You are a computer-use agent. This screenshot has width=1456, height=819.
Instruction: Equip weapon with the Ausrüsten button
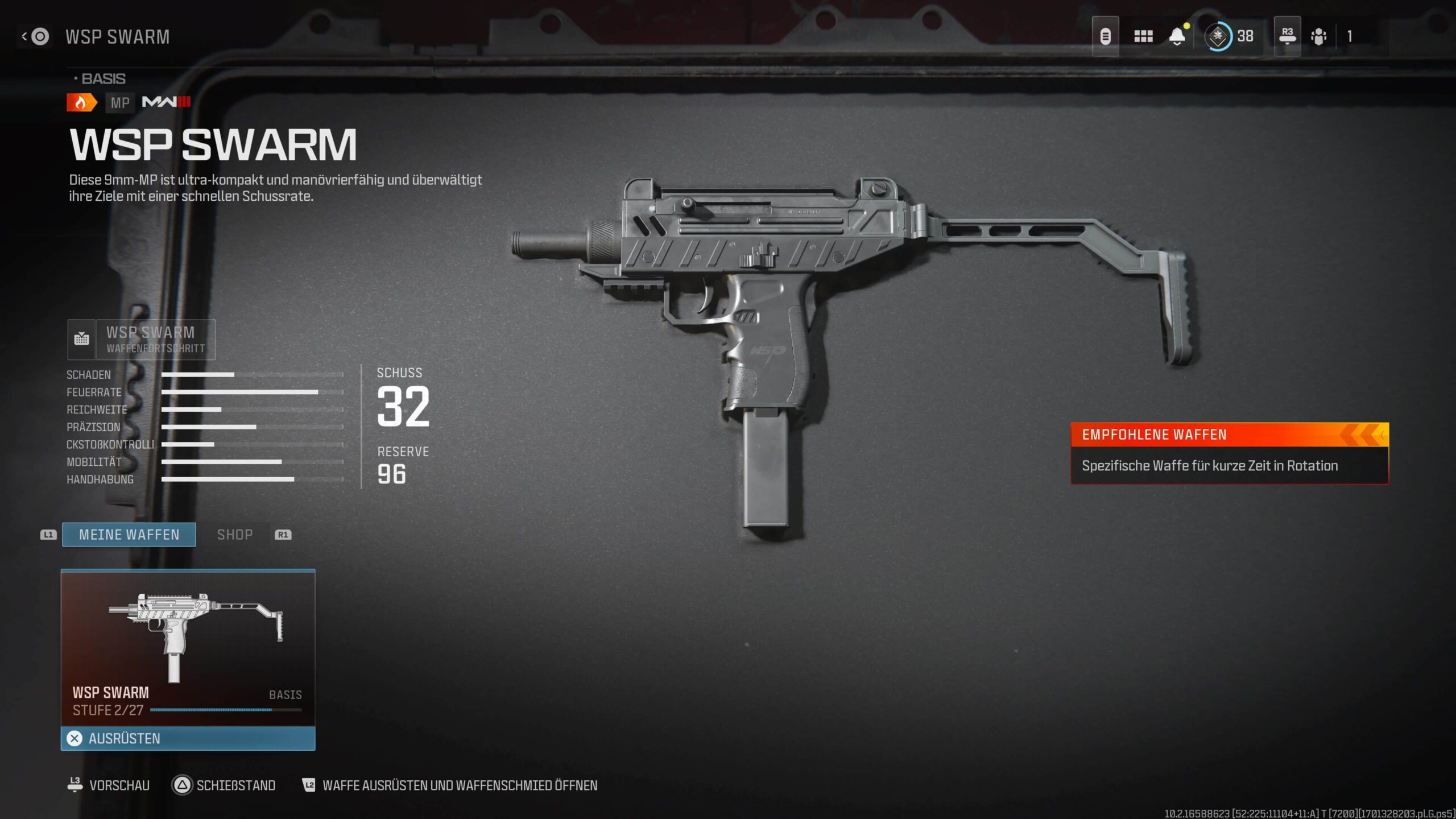188,738
